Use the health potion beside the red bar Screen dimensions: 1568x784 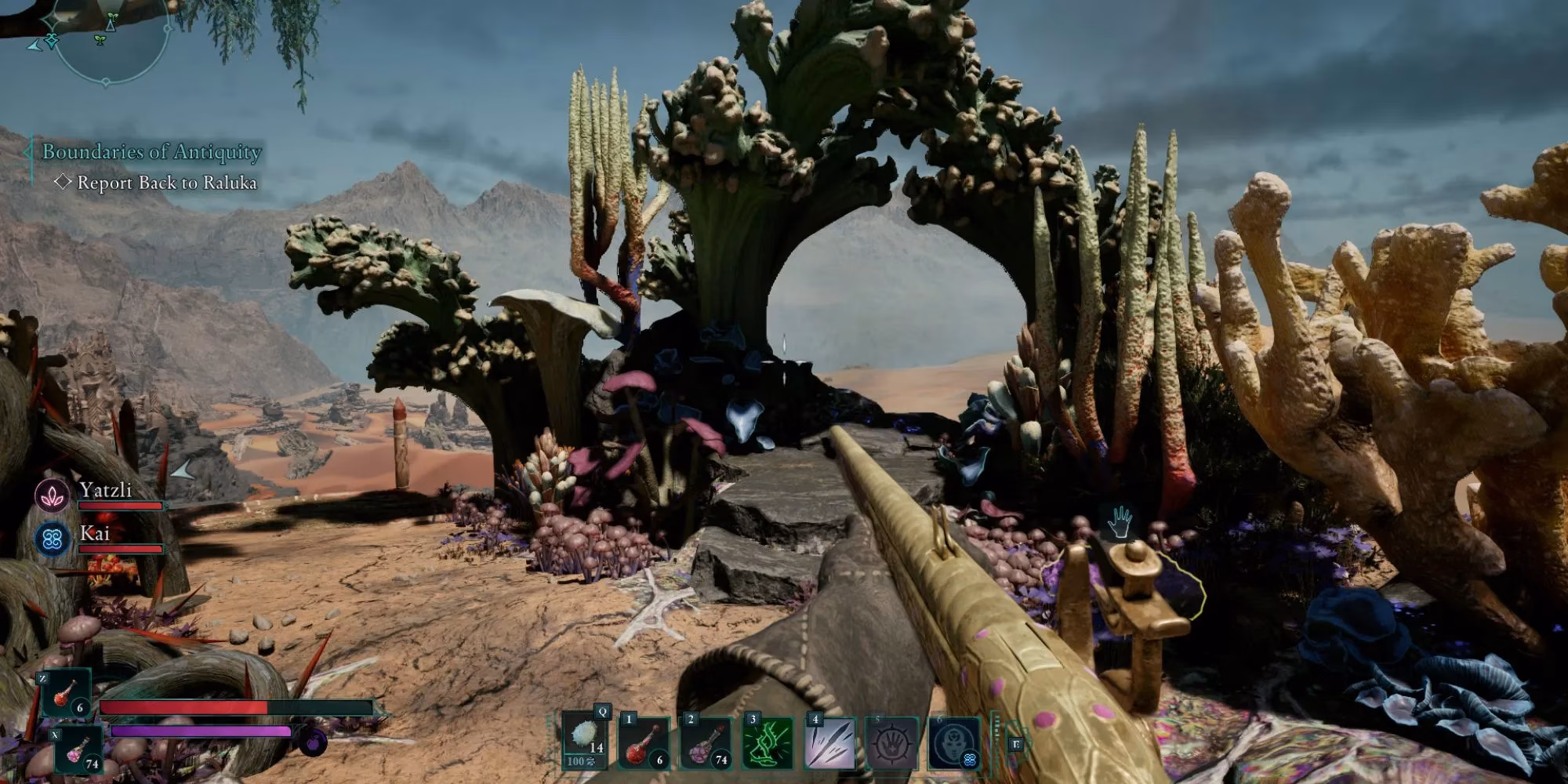click(66, 695)
